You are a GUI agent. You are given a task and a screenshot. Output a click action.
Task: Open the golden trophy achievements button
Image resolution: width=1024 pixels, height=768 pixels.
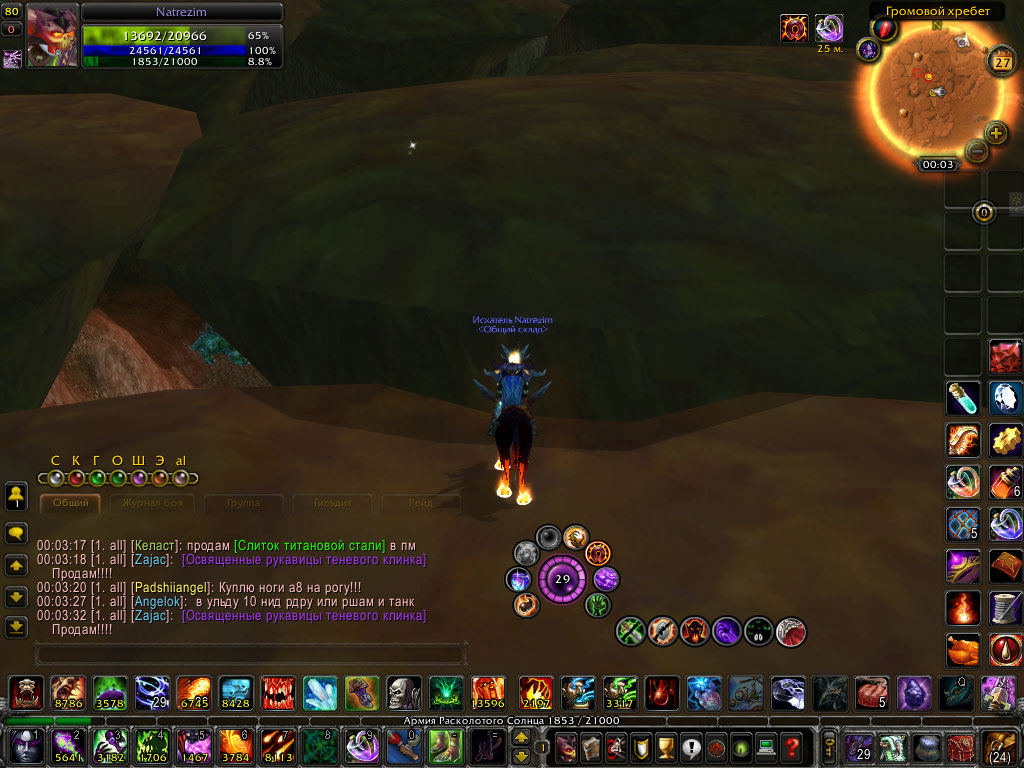664,746
